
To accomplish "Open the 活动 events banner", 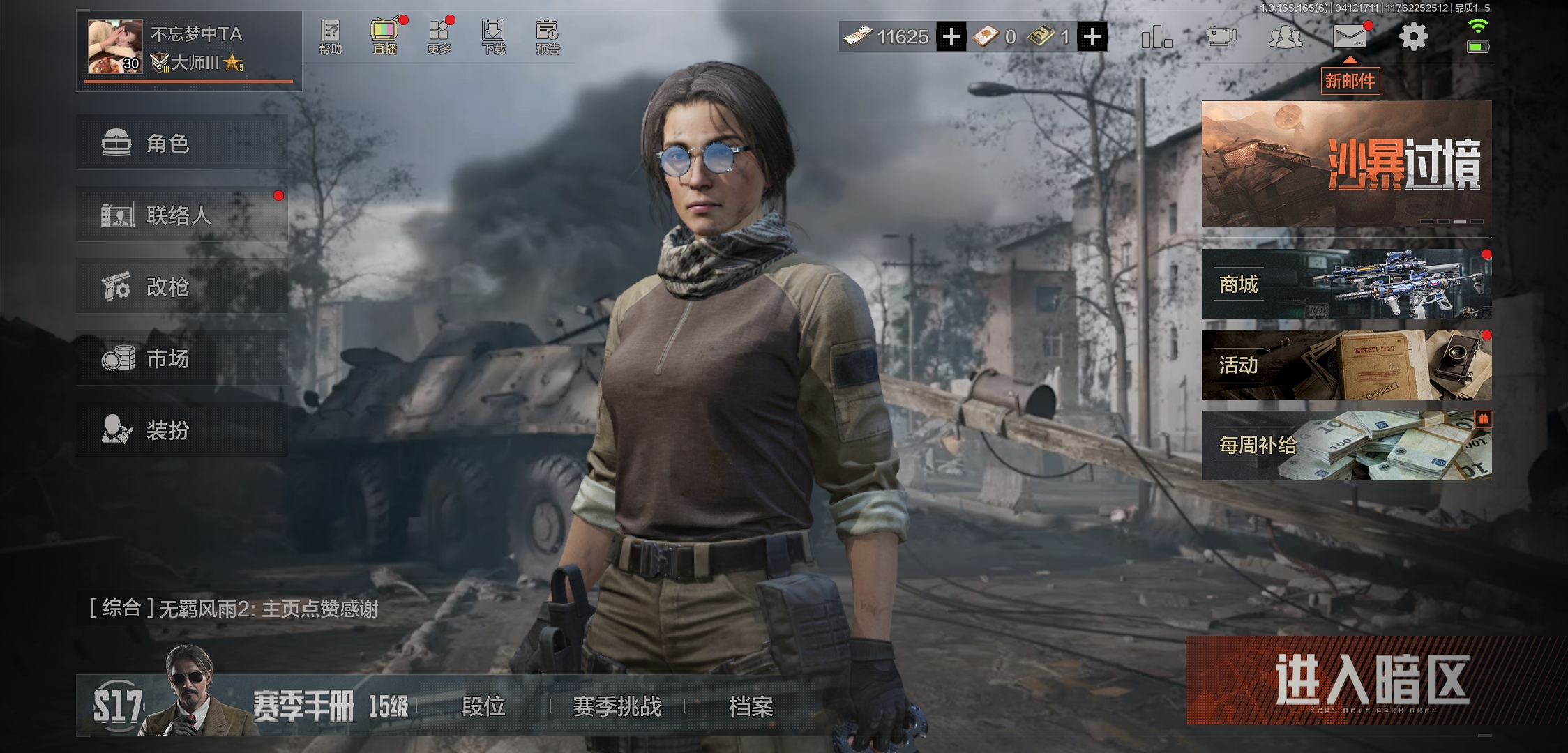I will coord(1345,365).
